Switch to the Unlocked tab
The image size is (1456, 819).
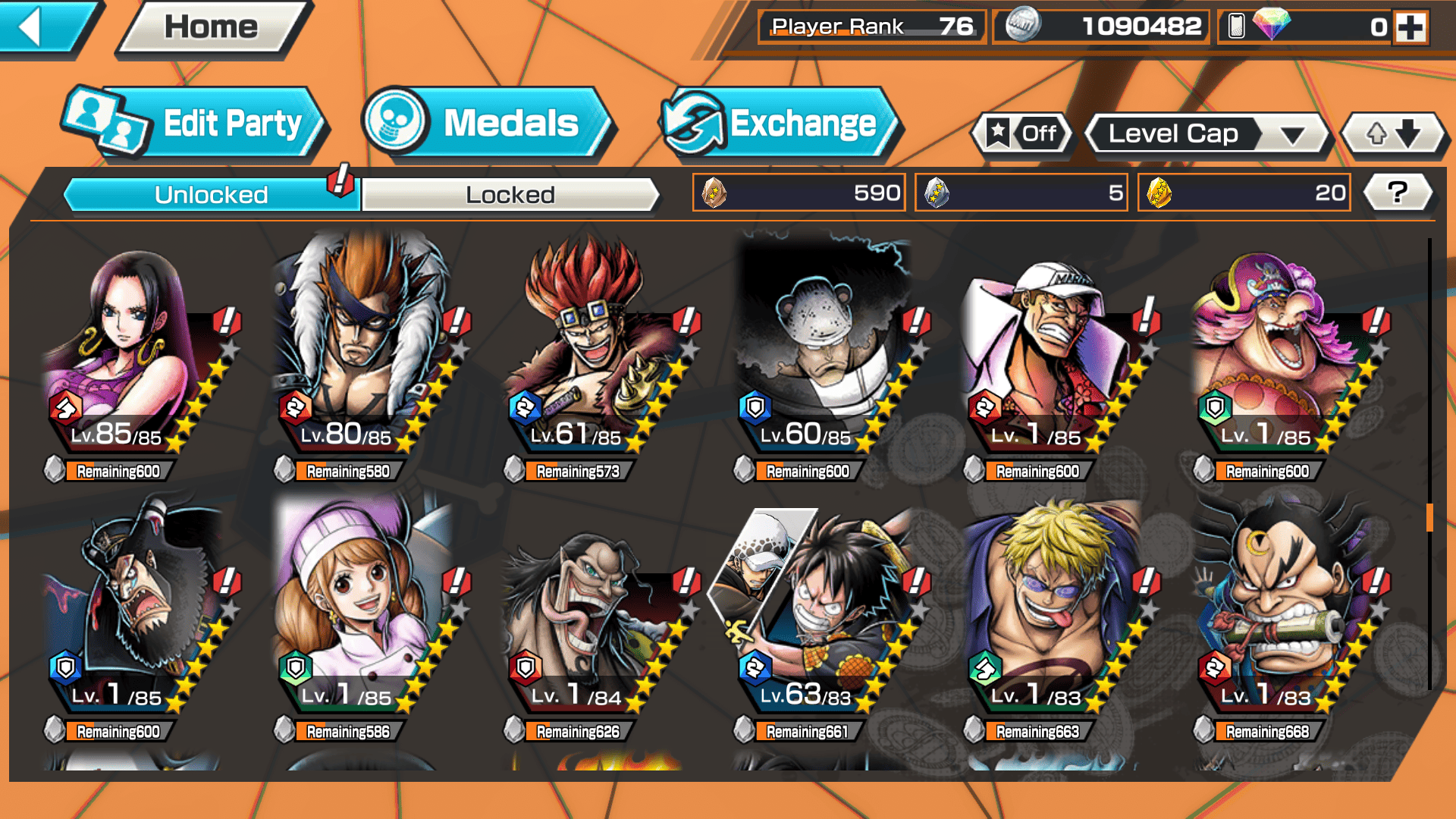210,195
